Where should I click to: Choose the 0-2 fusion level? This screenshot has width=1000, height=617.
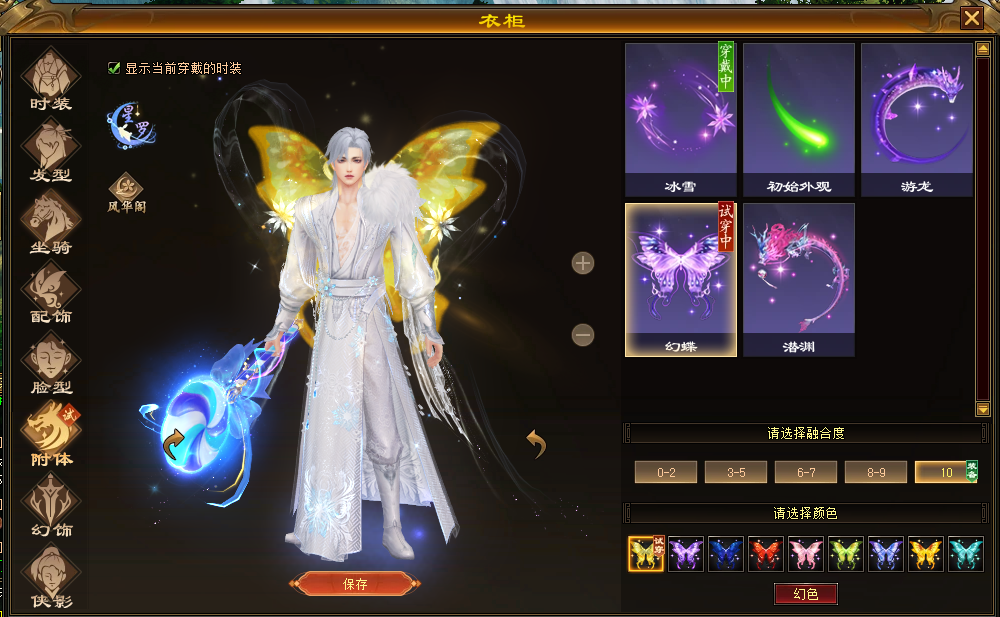667,472
